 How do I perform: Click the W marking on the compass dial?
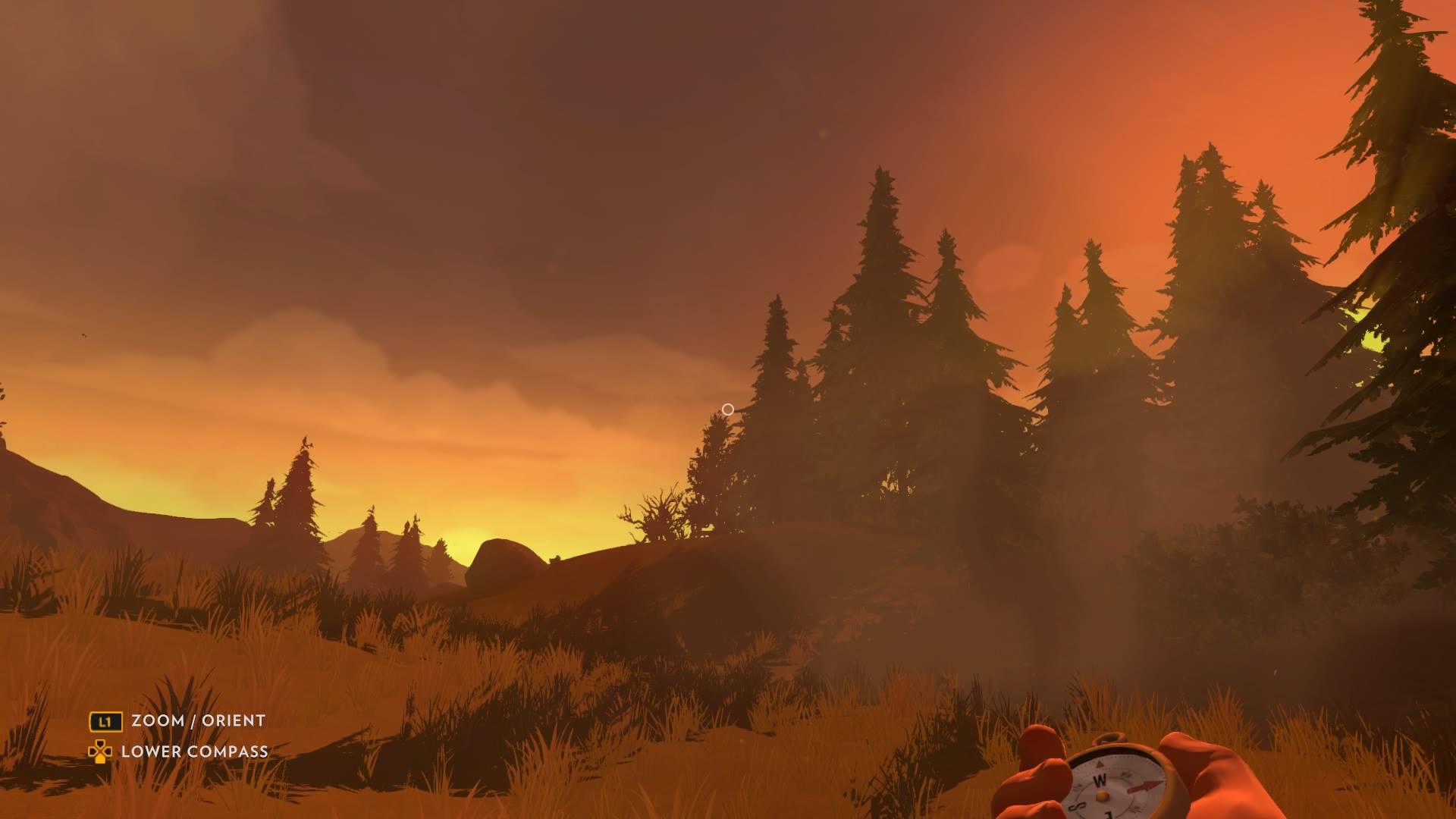[x=1100, y=779]
